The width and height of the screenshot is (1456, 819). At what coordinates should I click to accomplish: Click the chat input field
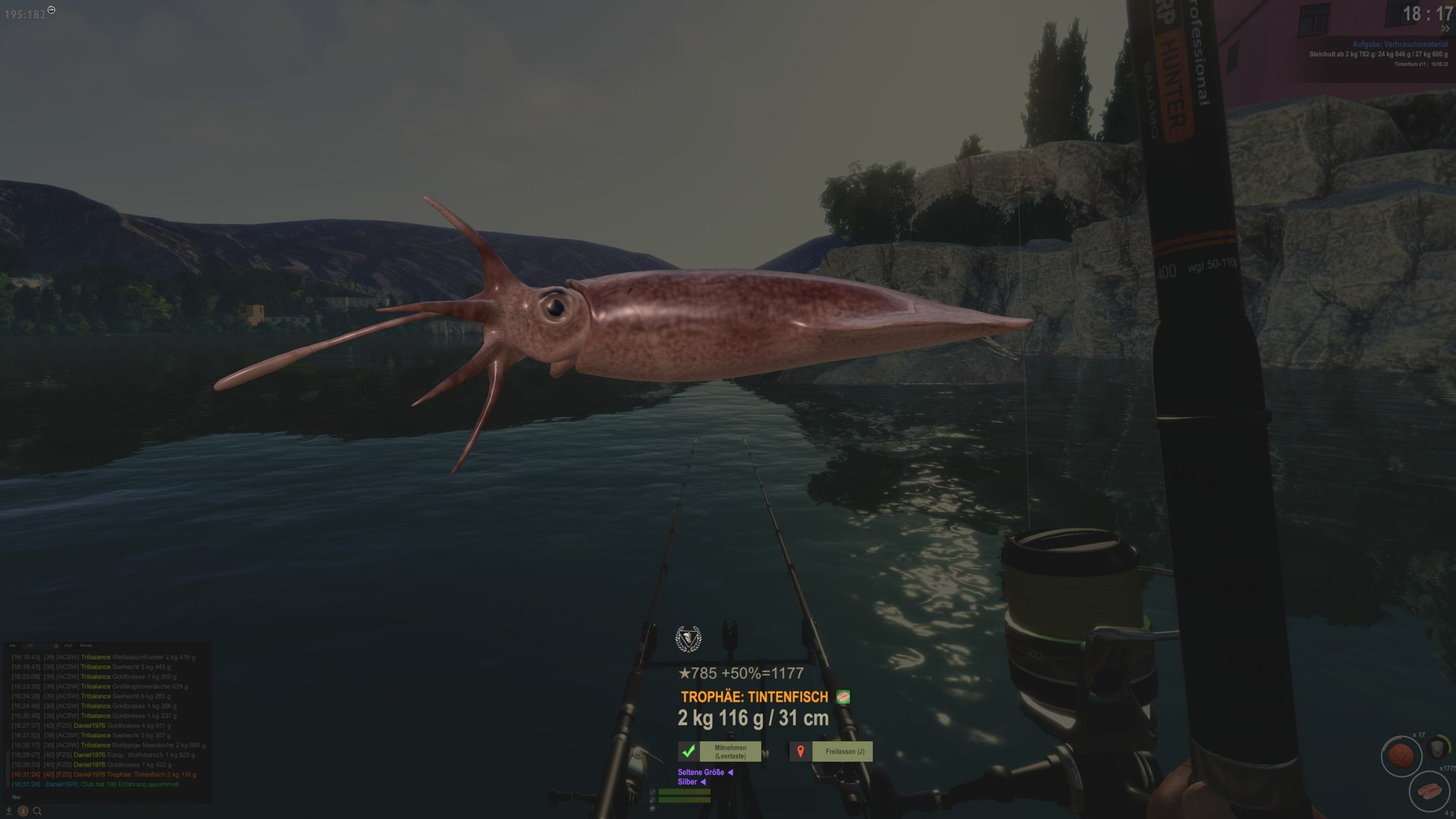(x=106, y=797)
